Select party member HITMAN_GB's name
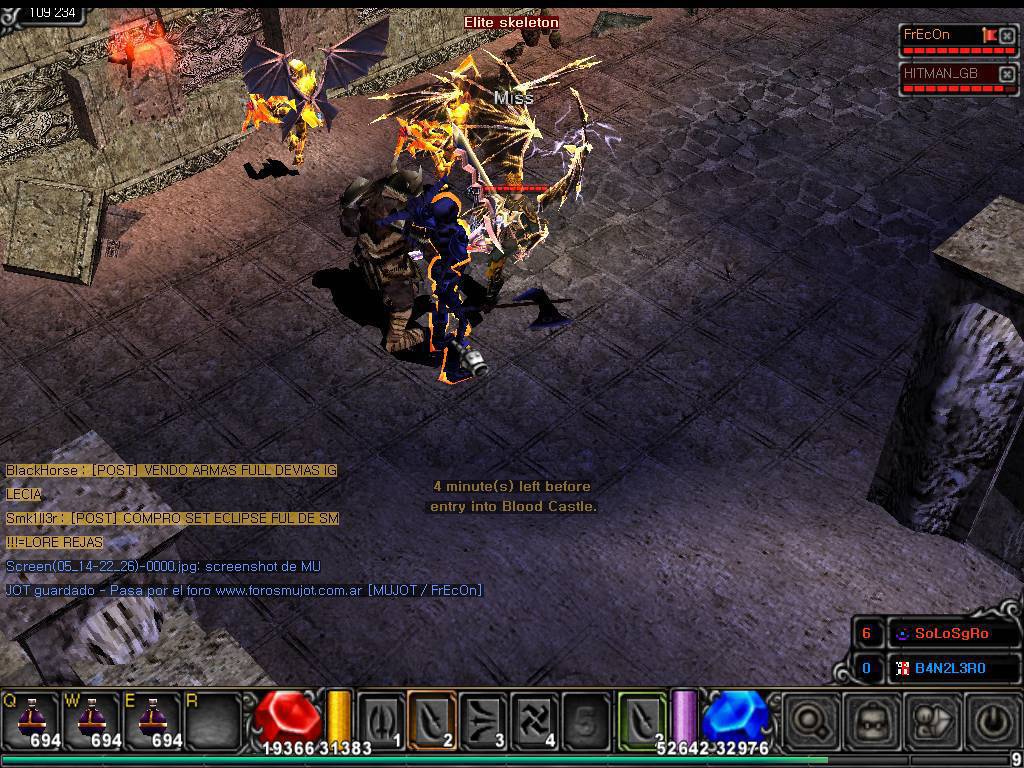Screen dimensions: 1024x768 [x=941, y=73]
